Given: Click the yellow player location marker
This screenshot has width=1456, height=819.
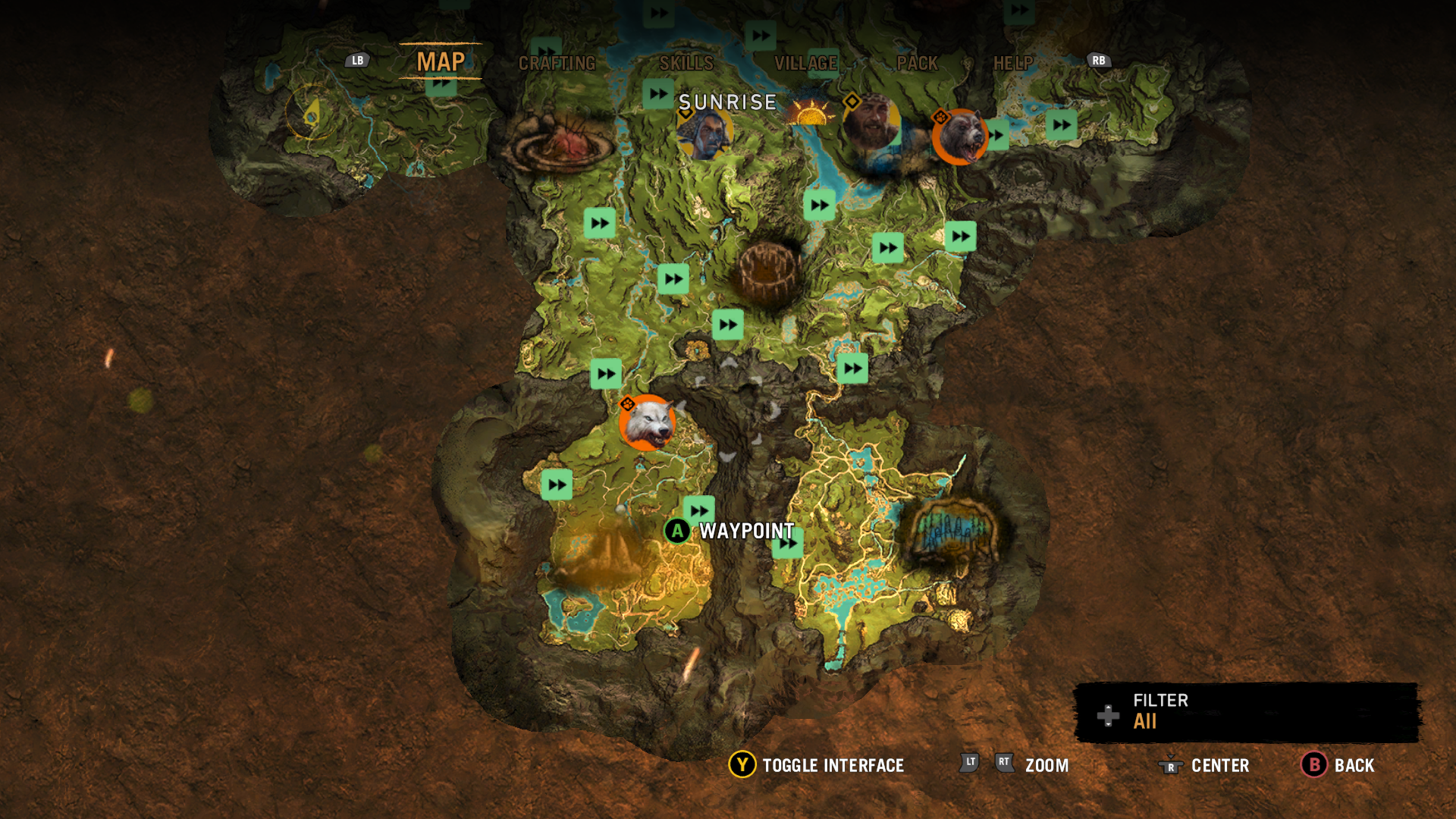Looking at the screenshot, I should 312,113.
